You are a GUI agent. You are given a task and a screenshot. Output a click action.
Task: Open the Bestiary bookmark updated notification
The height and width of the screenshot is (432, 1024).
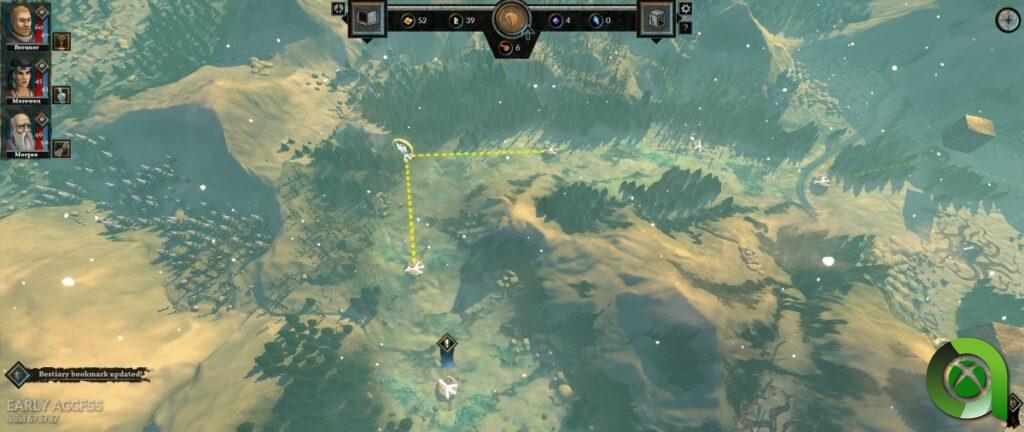coord(80,374)
